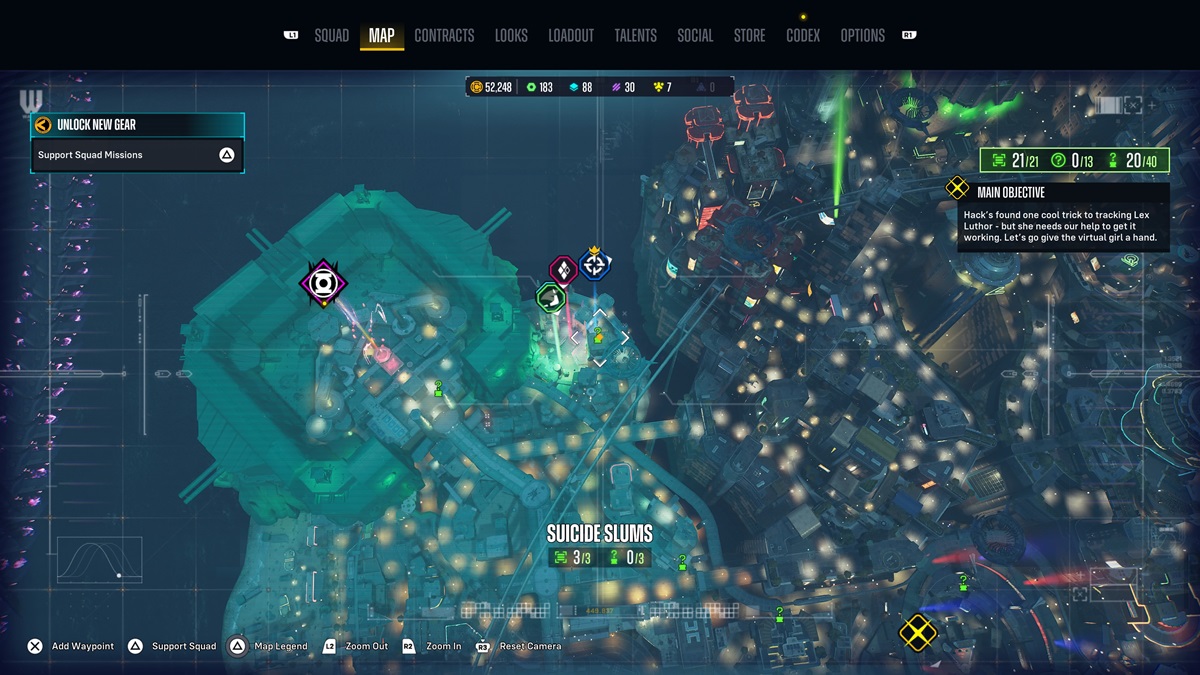
Task: Switch to the Contracts tab
Action: [444, 36]
